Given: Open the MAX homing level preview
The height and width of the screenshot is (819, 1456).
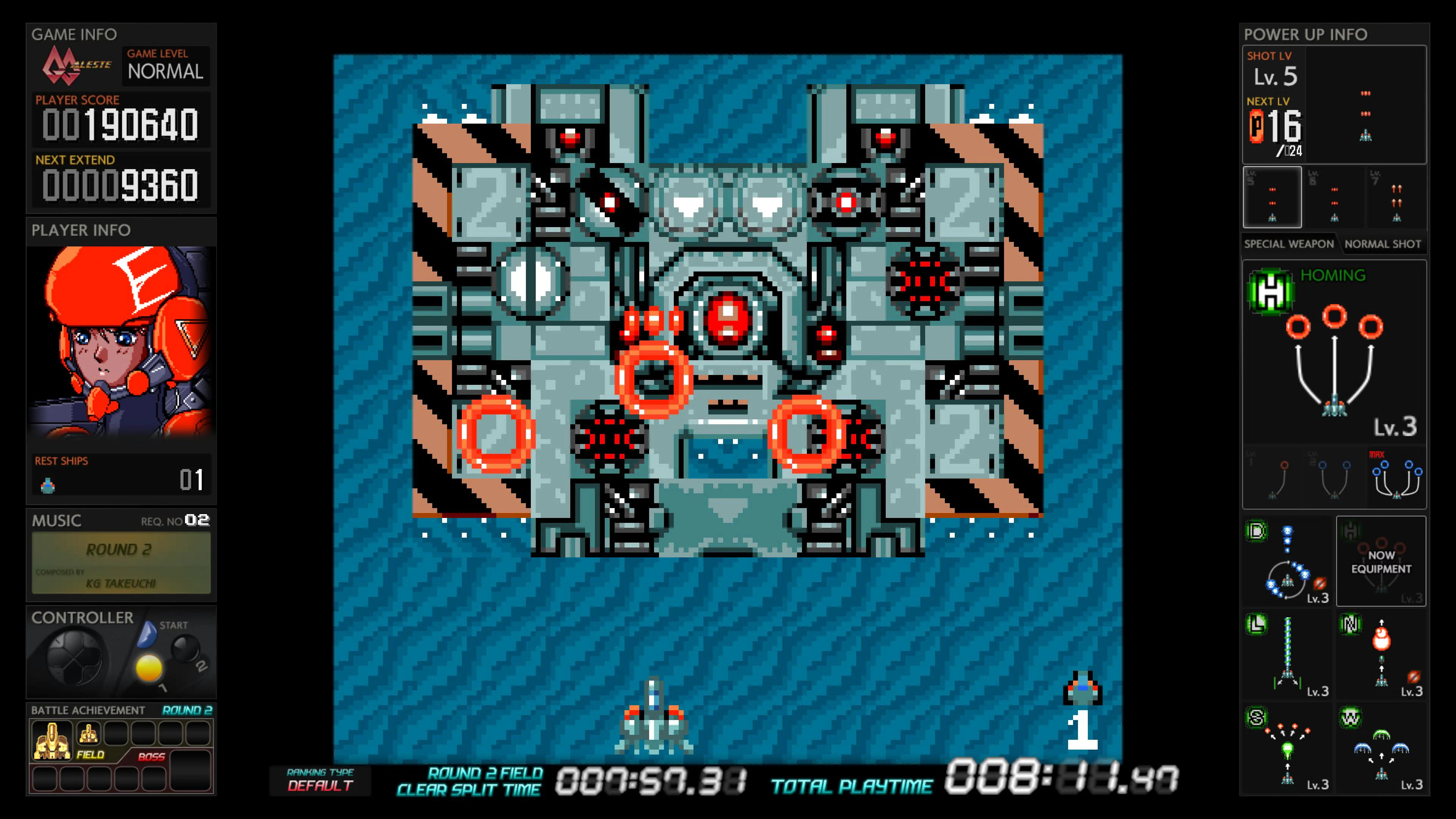Looking at the screenshot, I should coord(1396,478).
